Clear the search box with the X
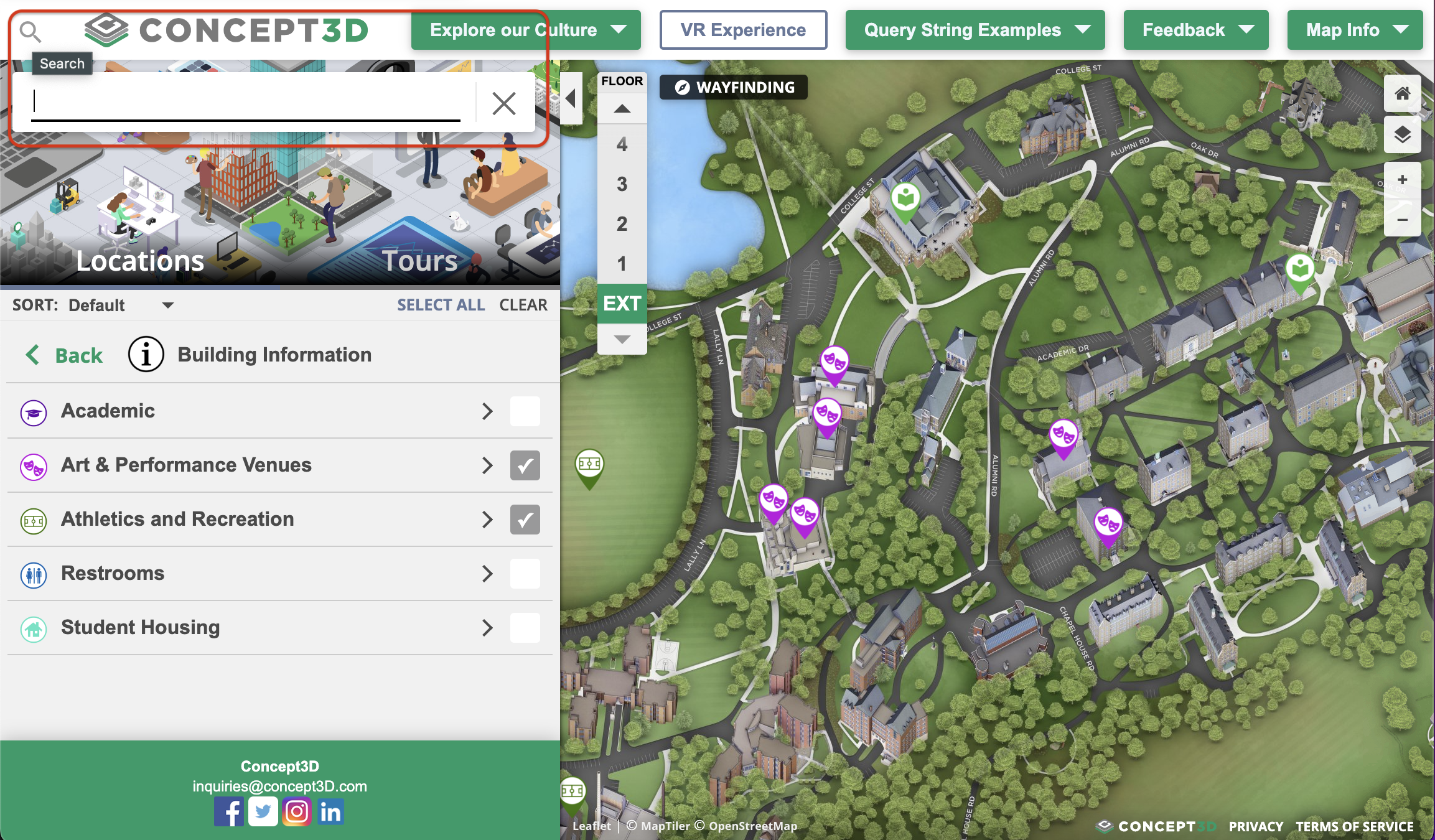1435x840 pixels. pyautogui.click(x=503, y=103)
